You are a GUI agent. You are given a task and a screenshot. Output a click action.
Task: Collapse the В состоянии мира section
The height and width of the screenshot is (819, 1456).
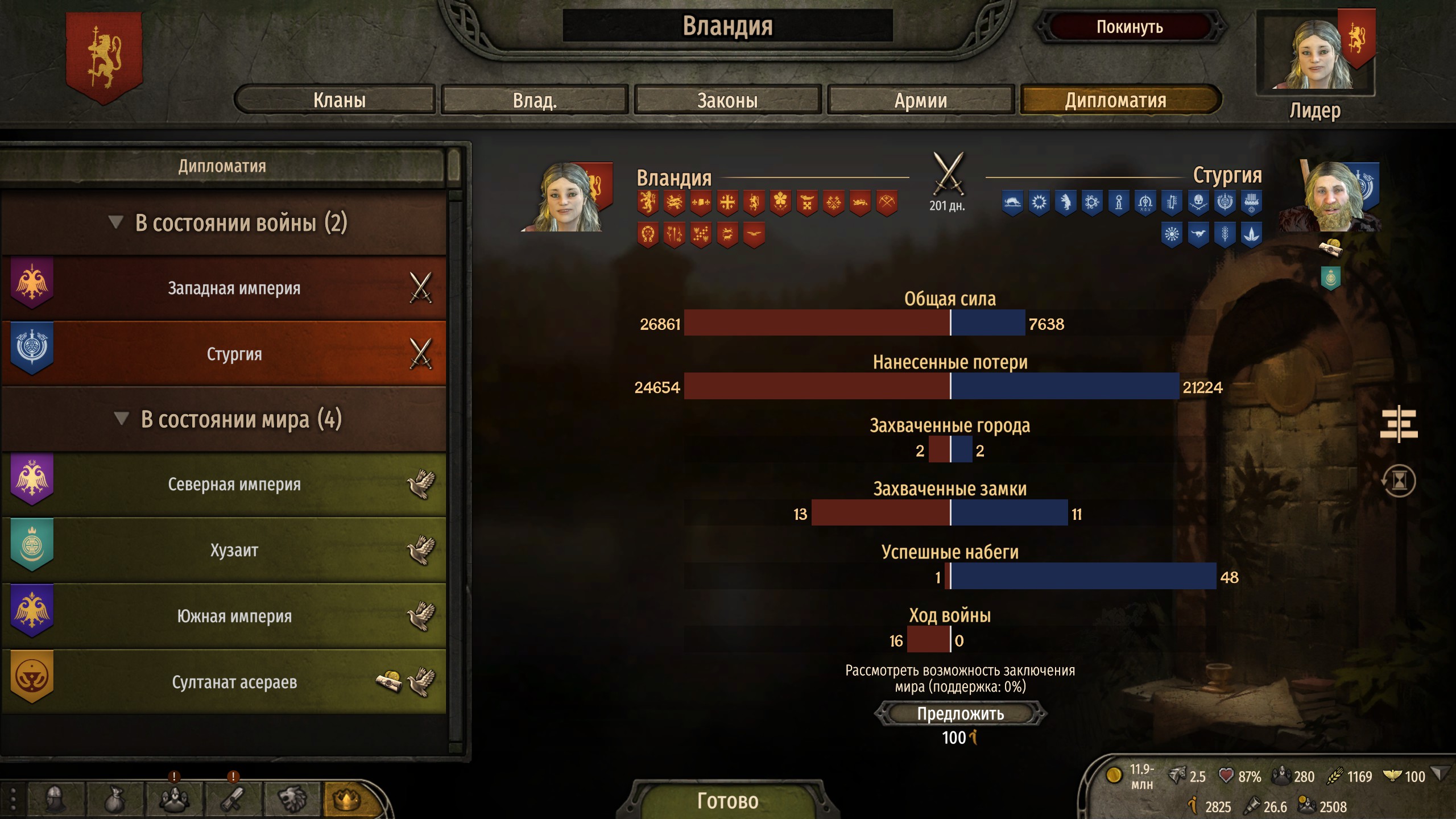(x=121, y=419)
